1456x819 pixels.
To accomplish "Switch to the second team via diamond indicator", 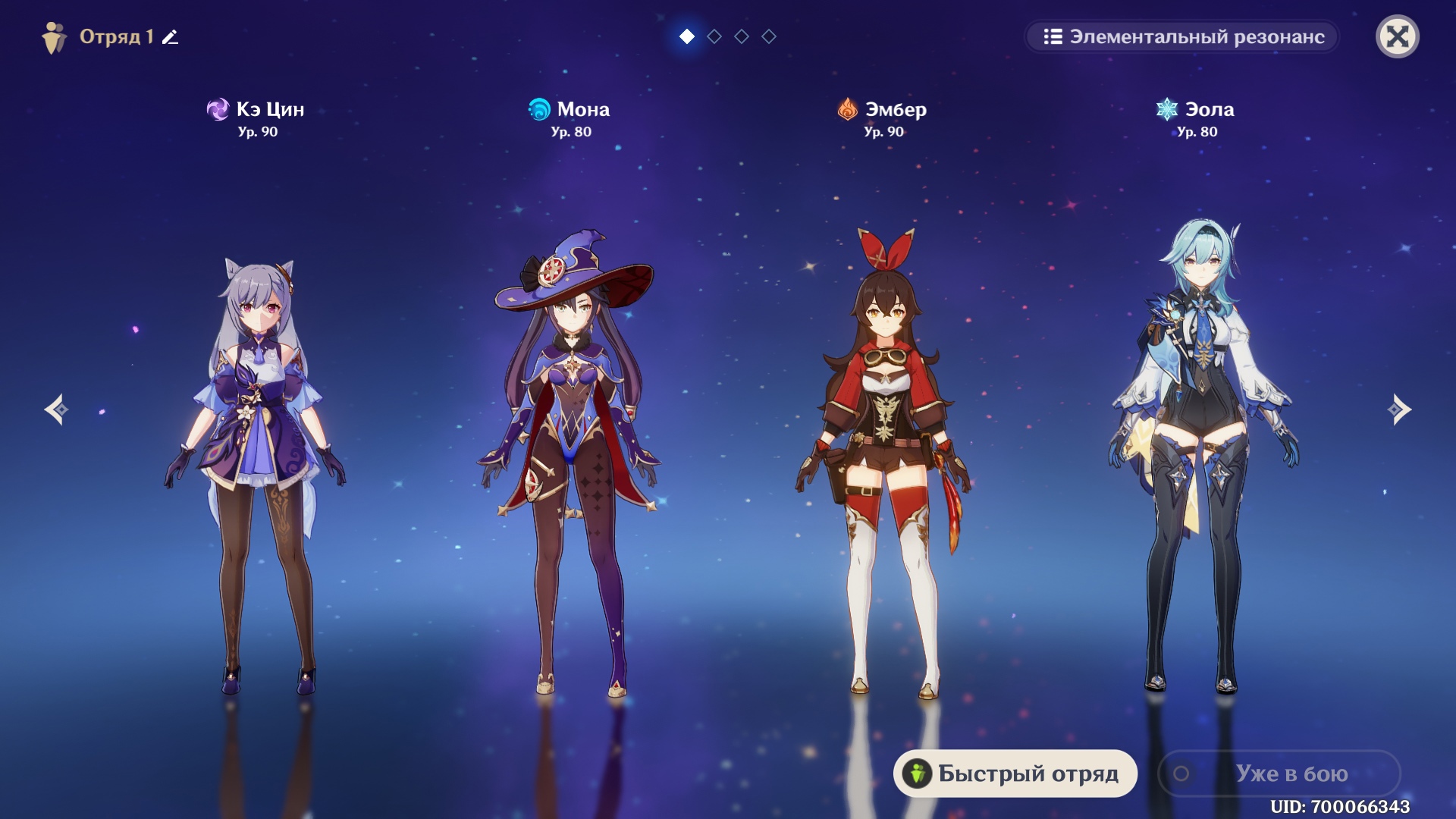I will point(714,35).
